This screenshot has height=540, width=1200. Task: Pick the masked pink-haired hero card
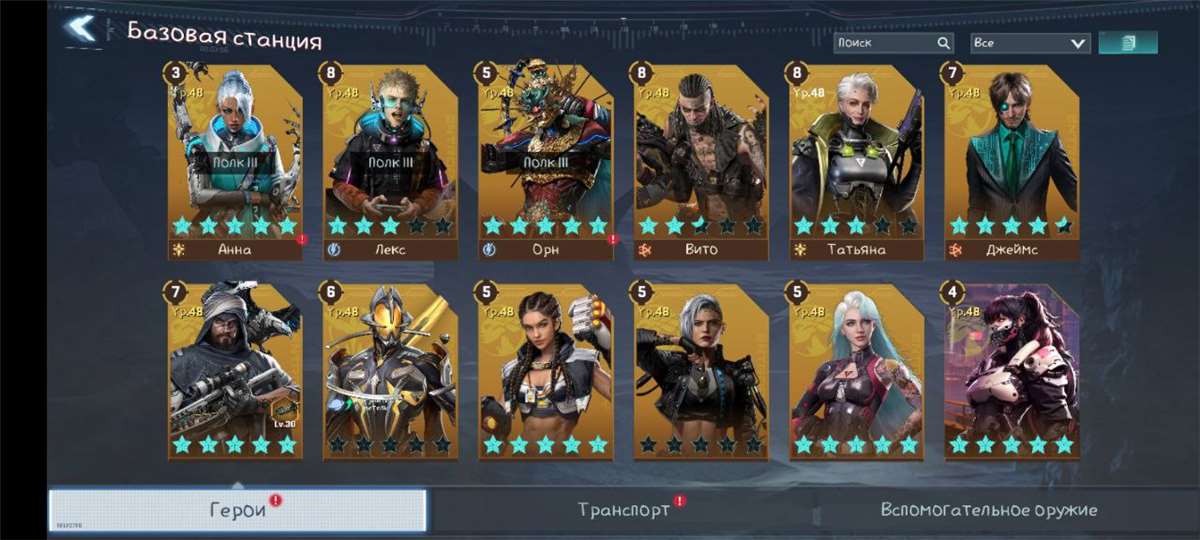(x=1011, y=370)
